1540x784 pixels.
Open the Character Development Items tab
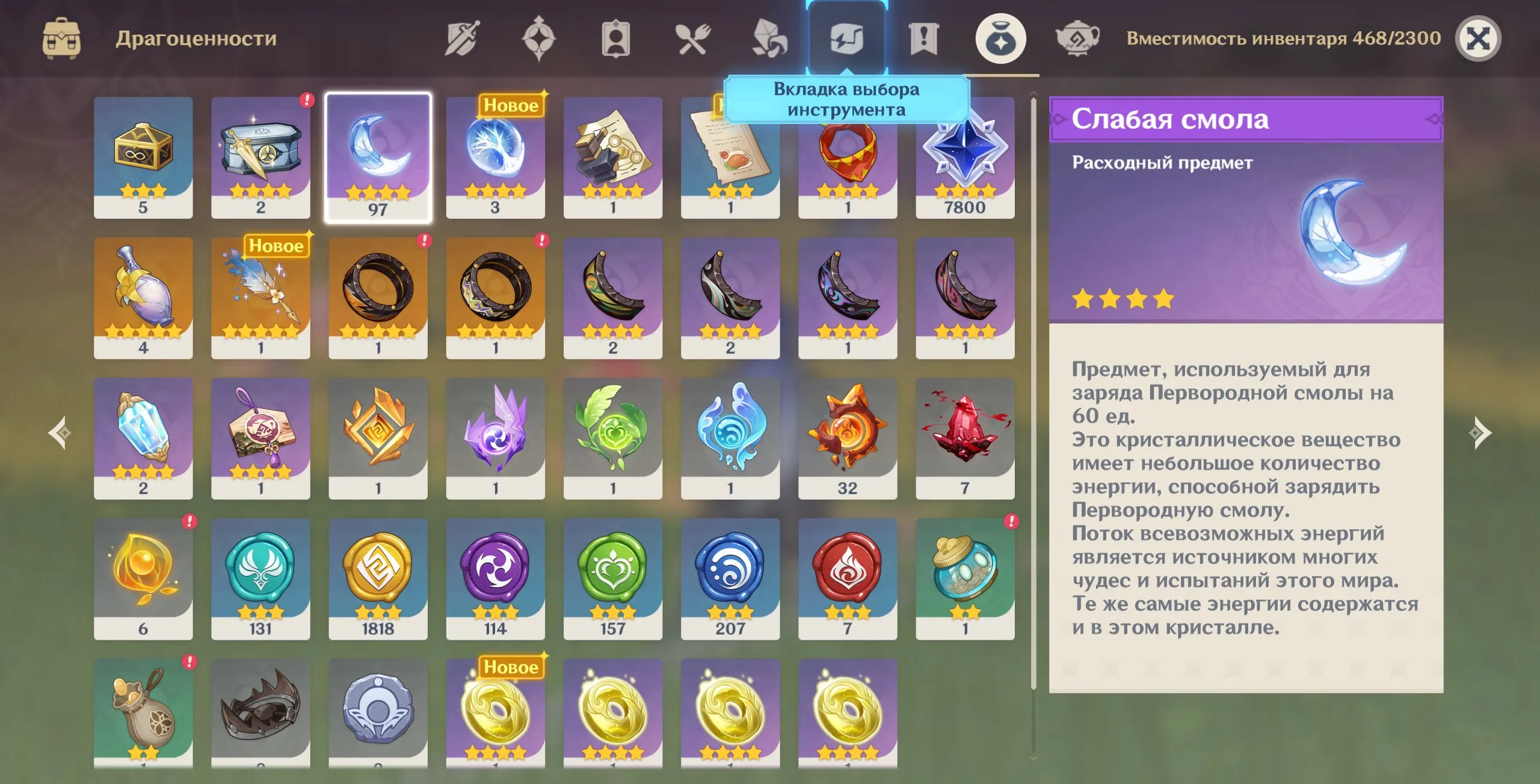[615, 38]
